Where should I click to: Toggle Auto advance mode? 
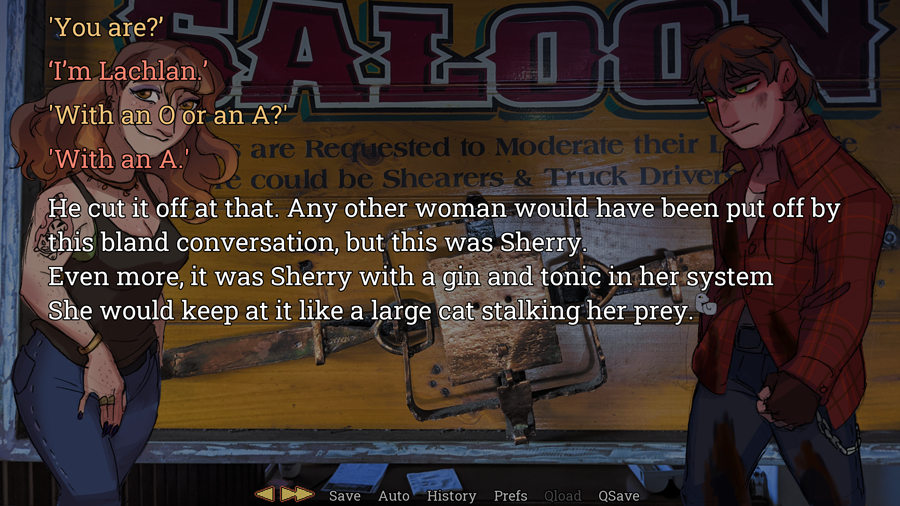(393, 496)
